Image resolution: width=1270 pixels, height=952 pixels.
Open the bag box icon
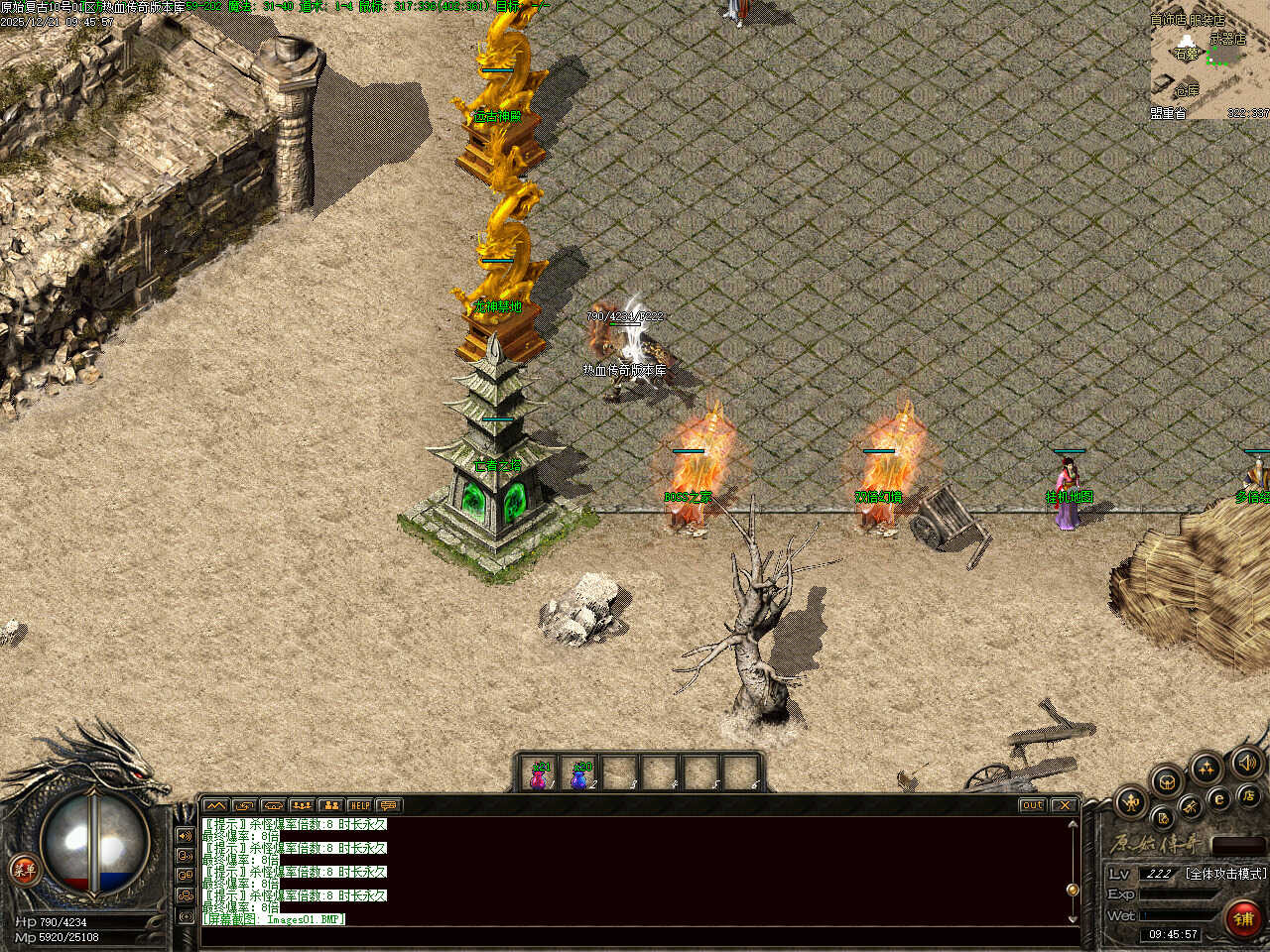pos(1168,780)
